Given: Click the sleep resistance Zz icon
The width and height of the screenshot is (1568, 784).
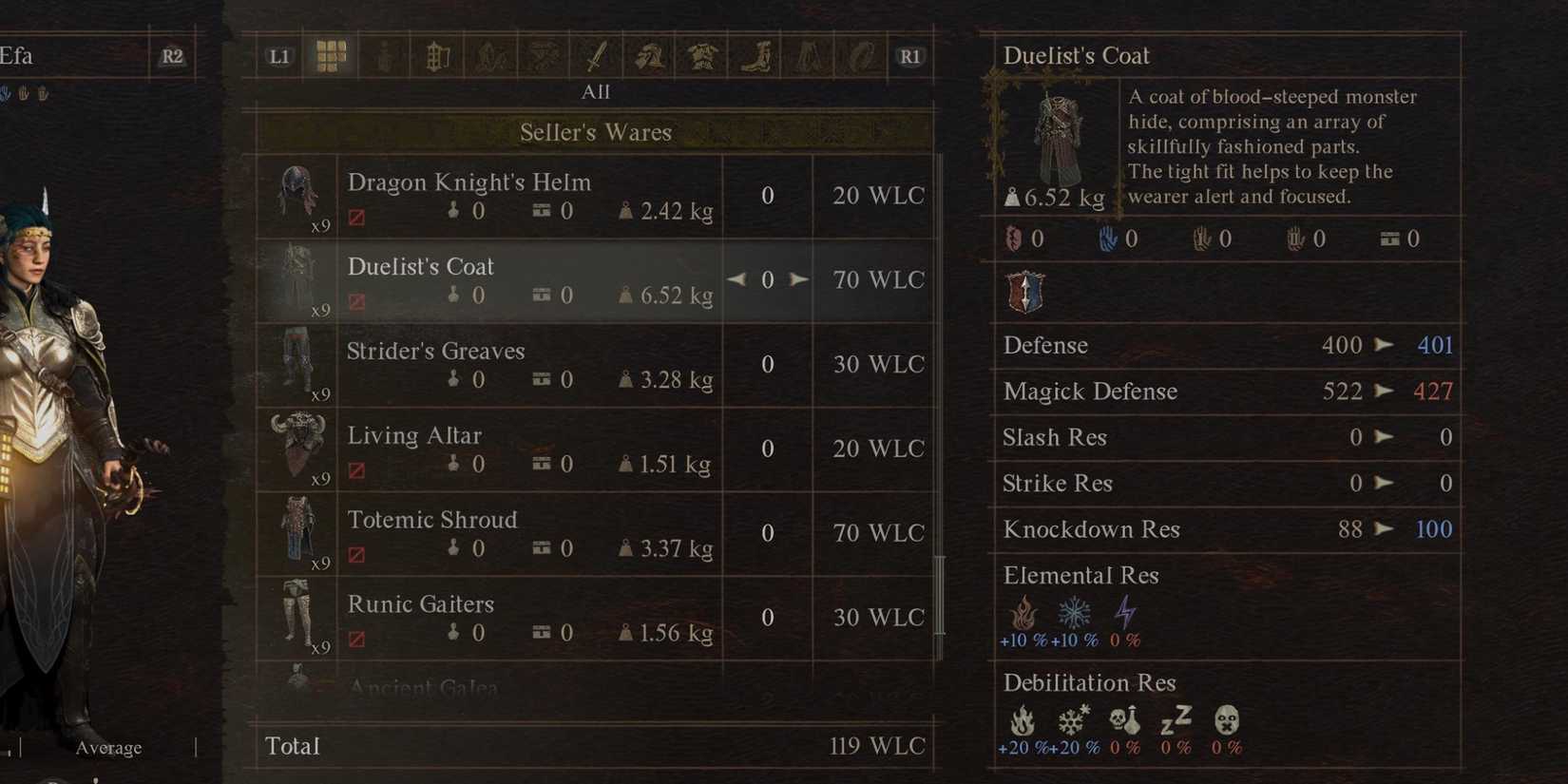Looking at the screenshot, I should pos(1176,722).
